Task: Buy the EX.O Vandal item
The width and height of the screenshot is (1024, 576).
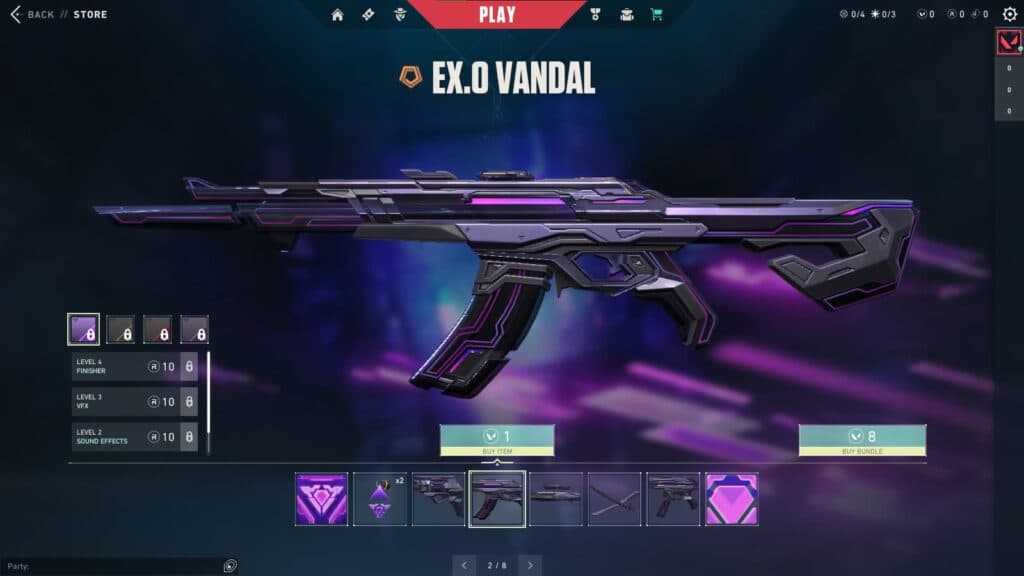Action: [x=497, y=440]
